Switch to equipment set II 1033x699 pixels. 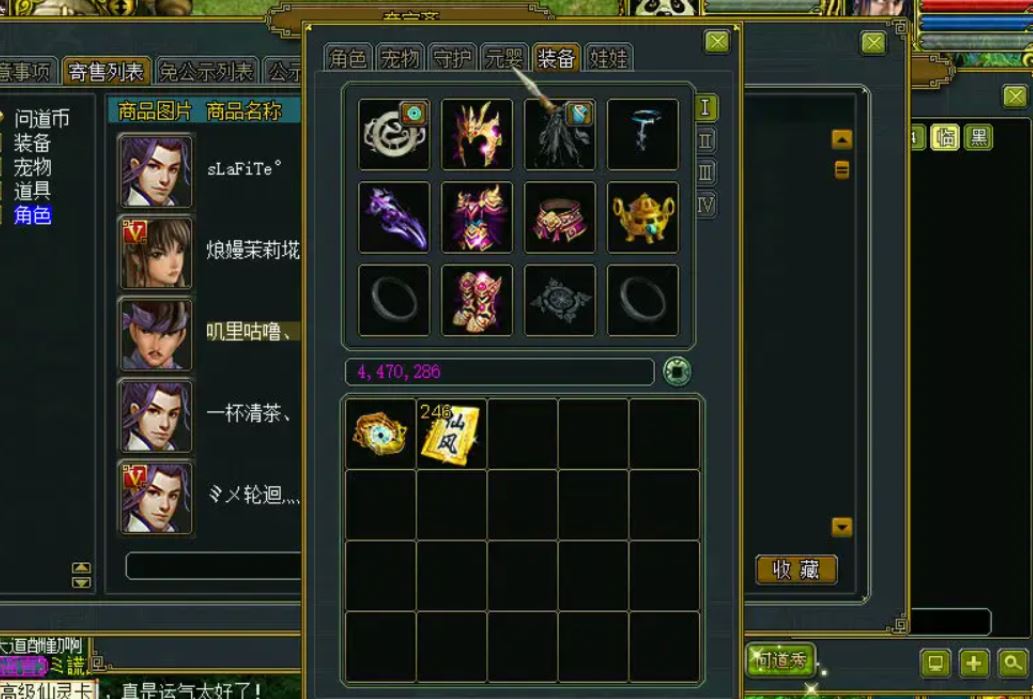click(x=706, y=140)
